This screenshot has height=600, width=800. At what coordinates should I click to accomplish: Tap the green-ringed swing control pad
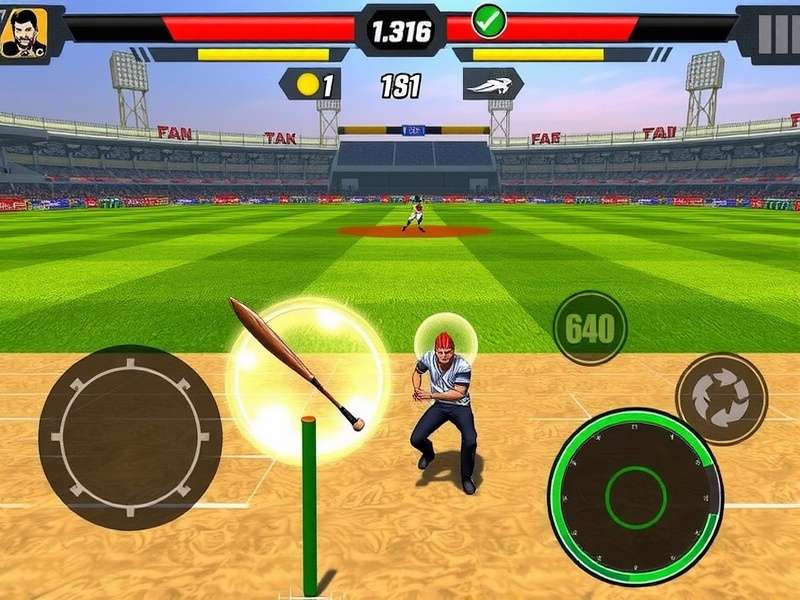(635, 496)
